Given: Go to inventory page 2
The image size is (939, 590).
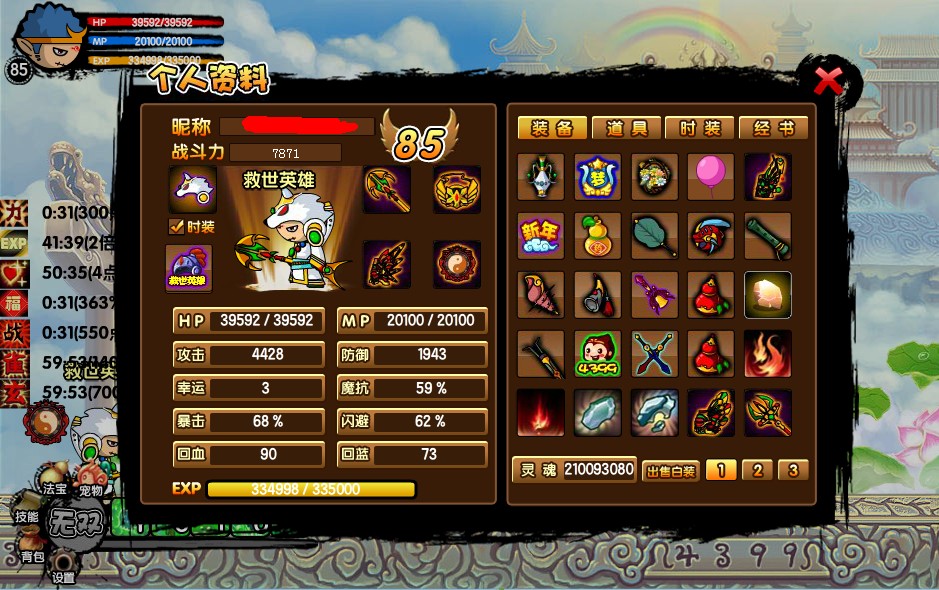Looking at the screenshot, I should pos(757,470).
